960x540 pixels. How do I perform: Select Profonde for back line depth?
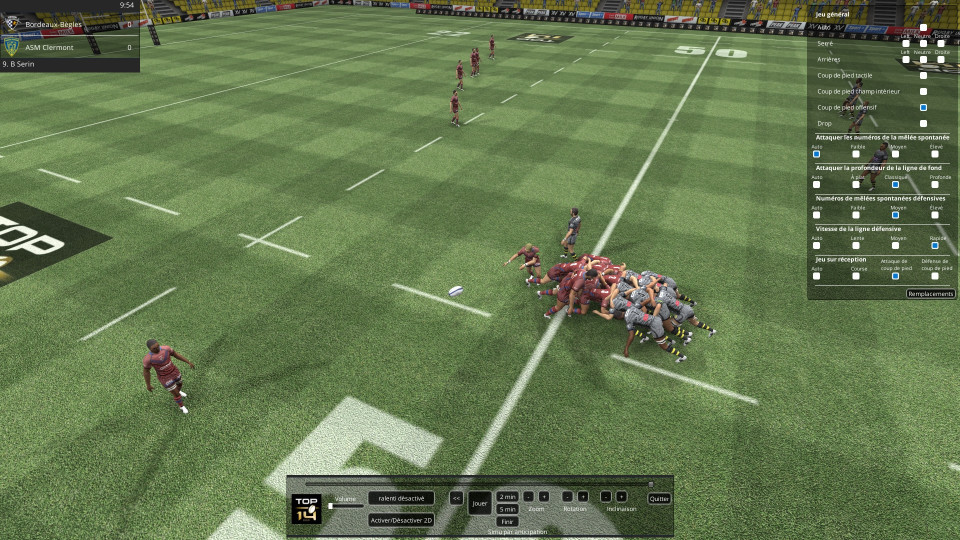(x=934, y=184)
